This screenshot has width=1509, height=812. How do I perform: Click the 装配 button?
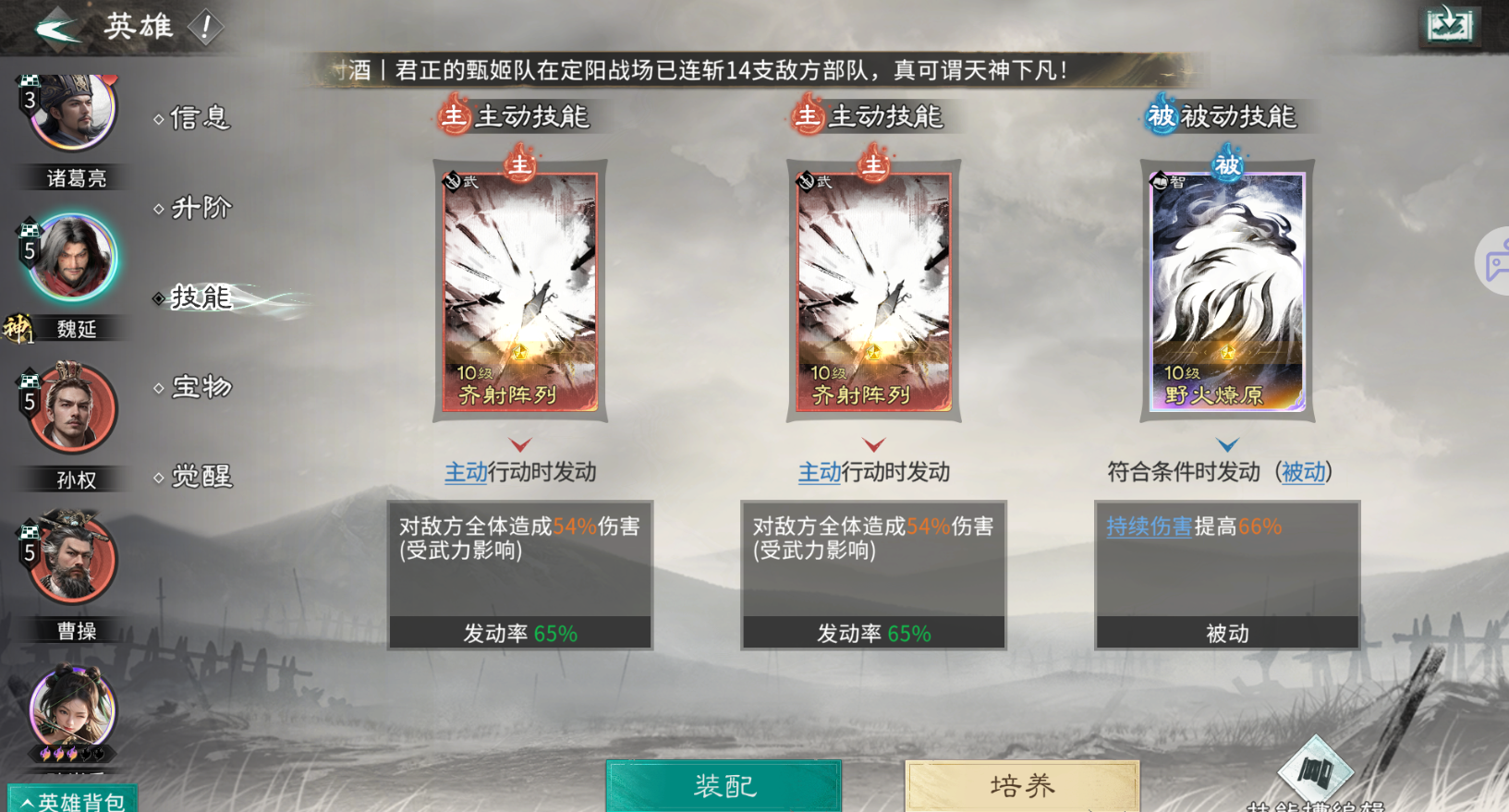click(x=723, y=786)
